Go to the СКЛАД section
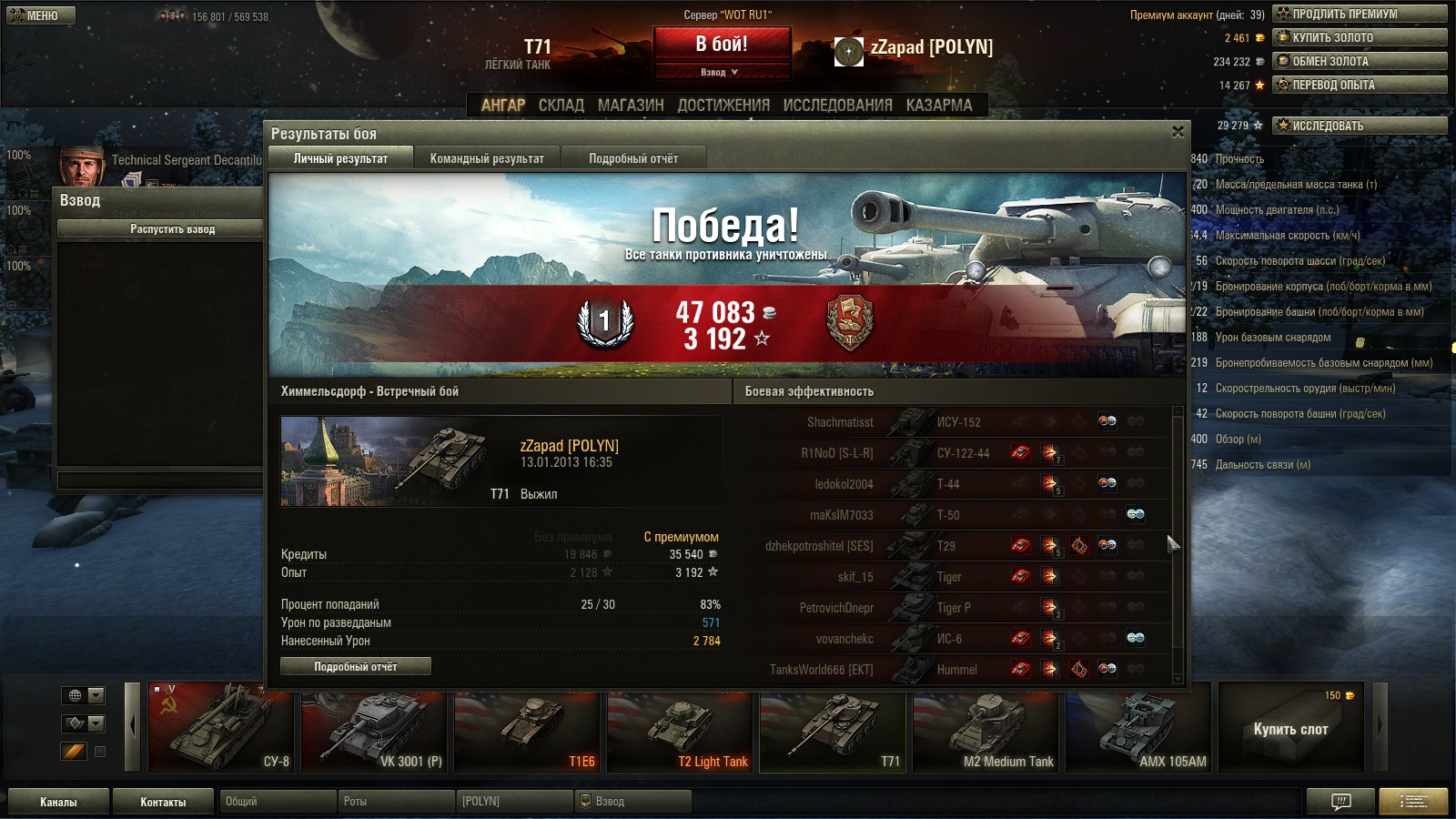 pyautogui.click(x=561, y=106)
